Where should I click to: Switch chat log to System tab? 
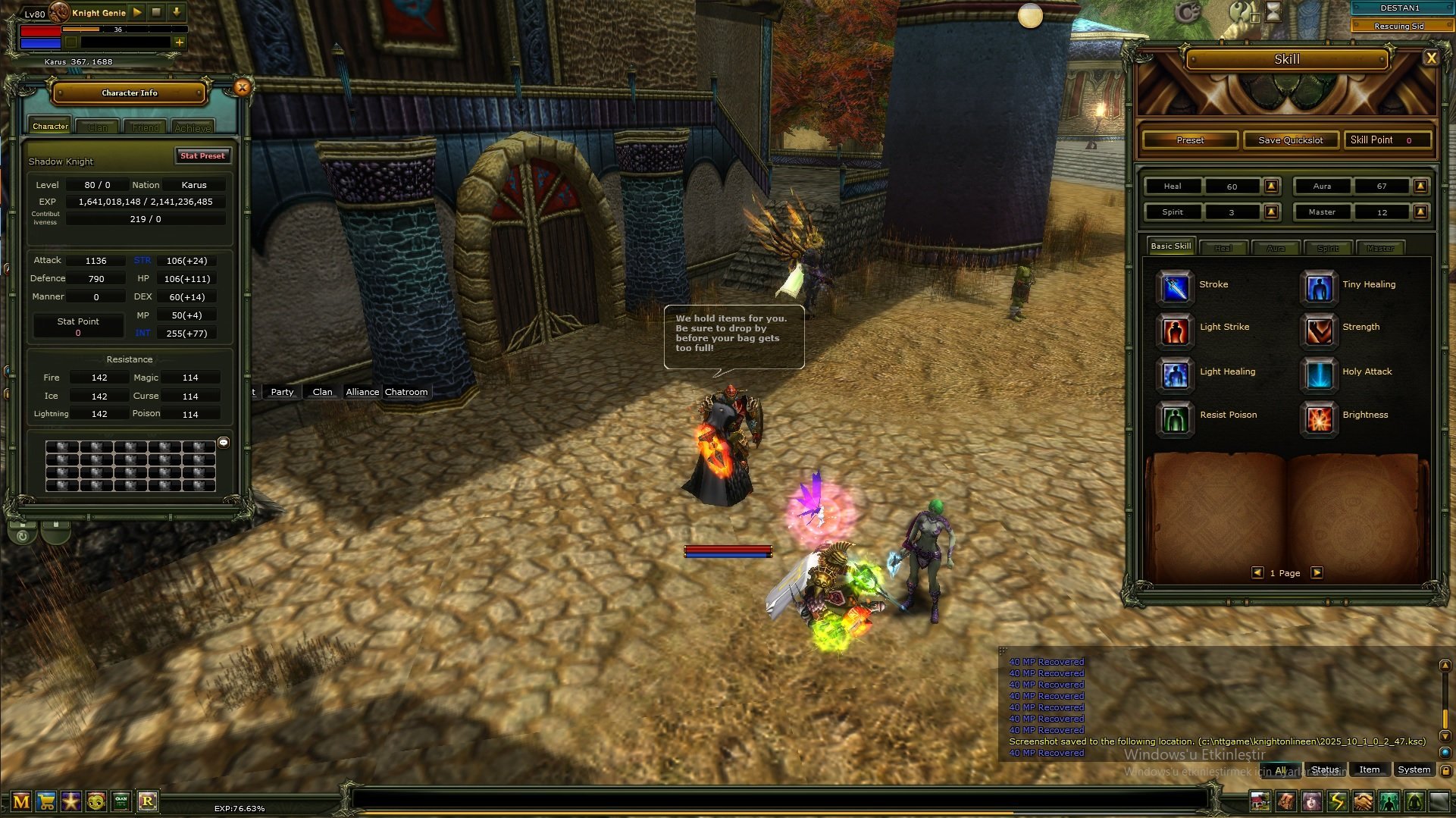1414,769
